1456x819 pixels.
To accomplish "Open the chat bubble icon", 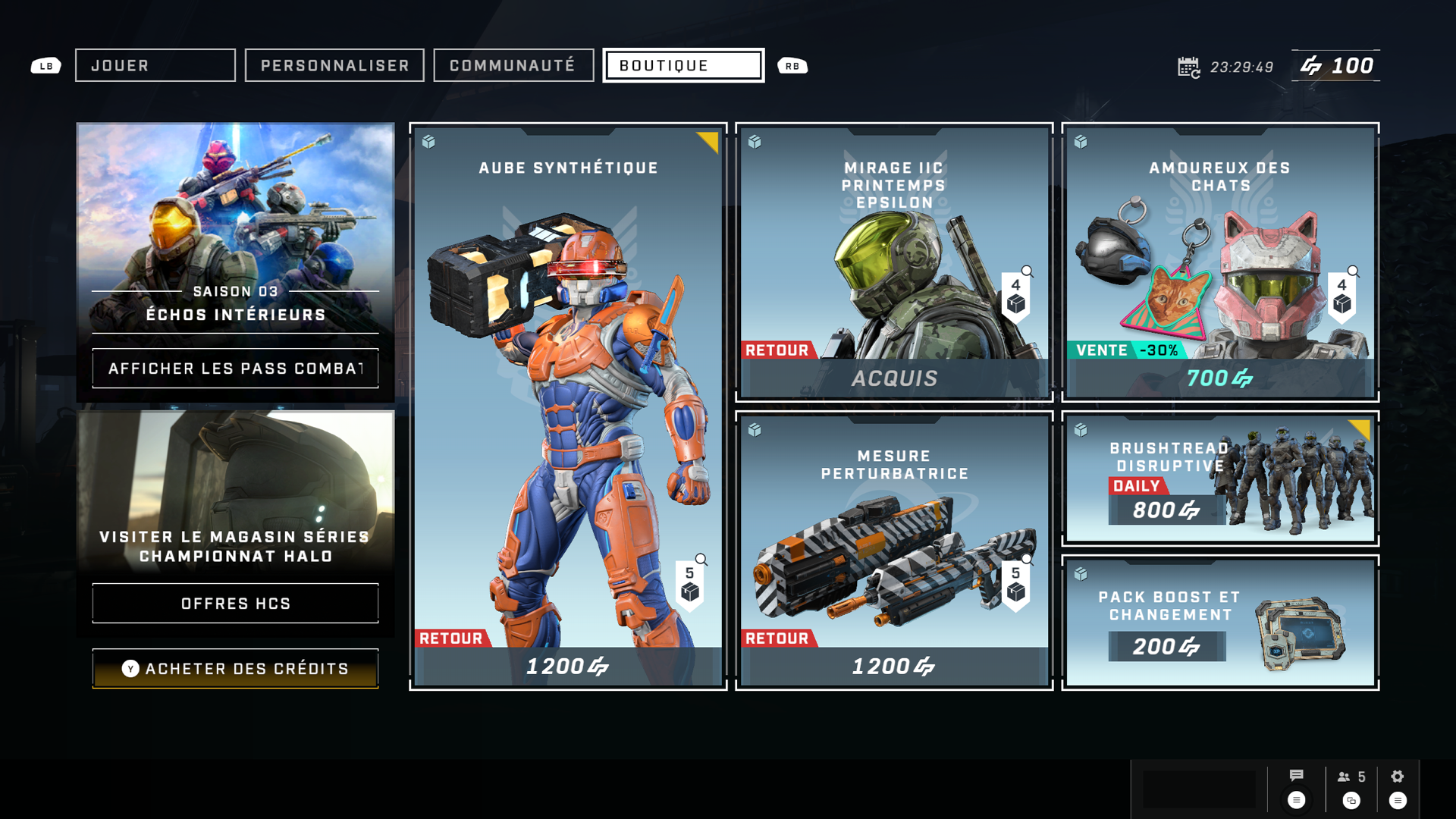I will click(x=1297, y=776).
